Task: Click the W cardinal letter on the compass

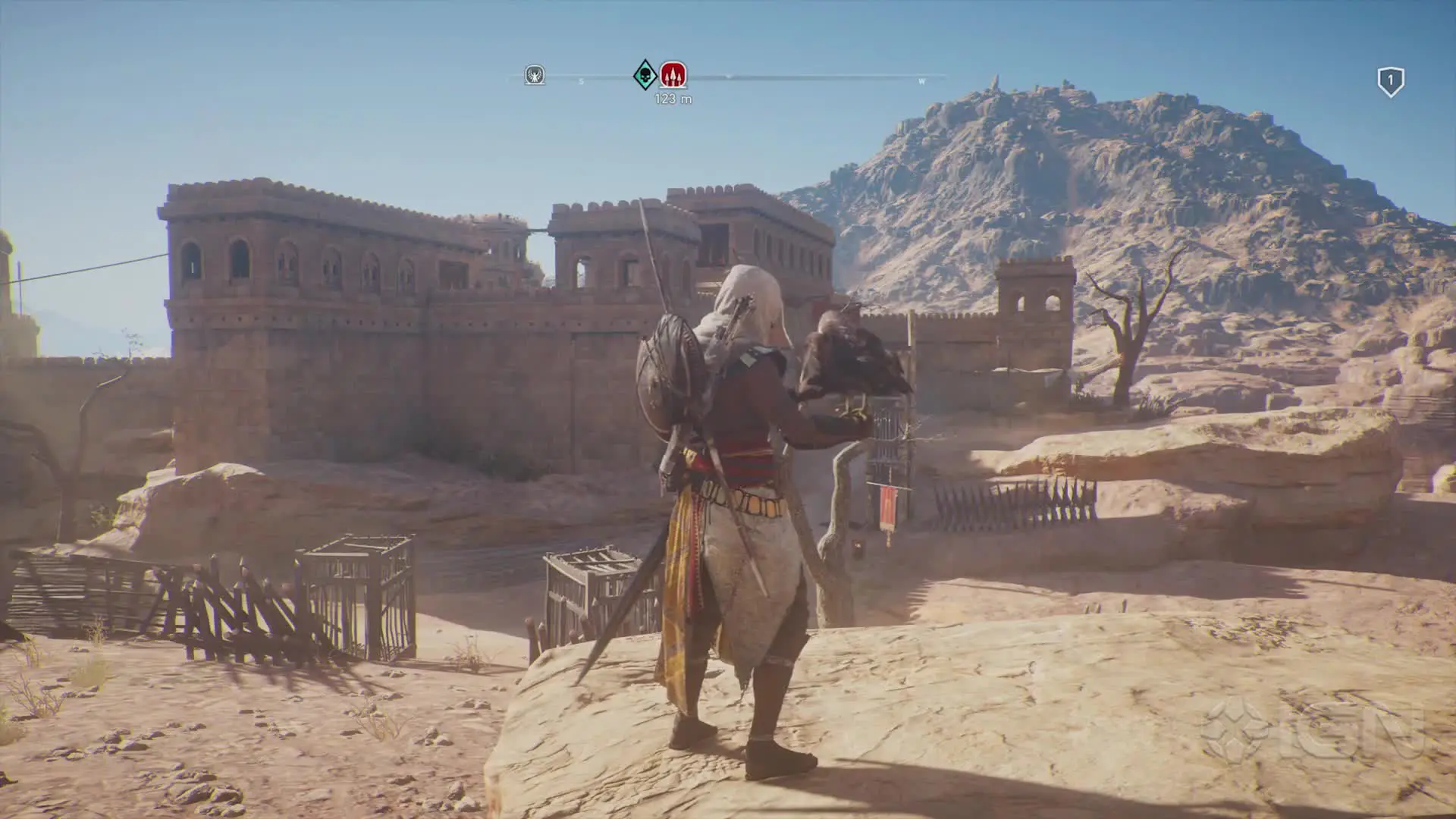Action: coord(921,80)
